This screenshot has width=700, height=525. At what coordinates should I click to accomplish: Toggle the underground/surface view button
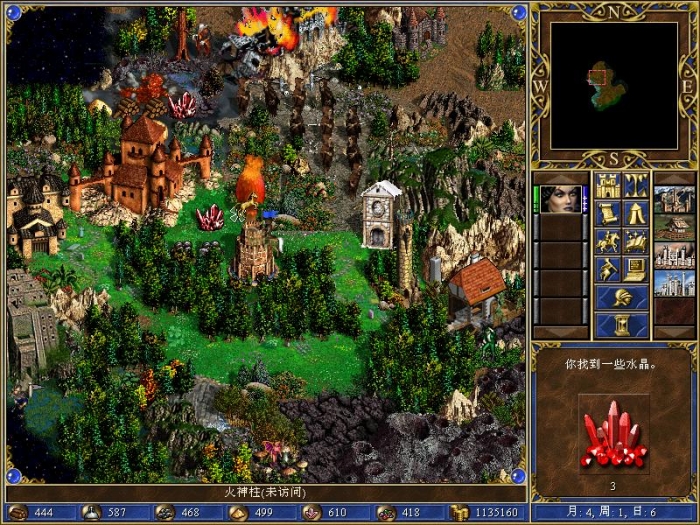[635, 185]
